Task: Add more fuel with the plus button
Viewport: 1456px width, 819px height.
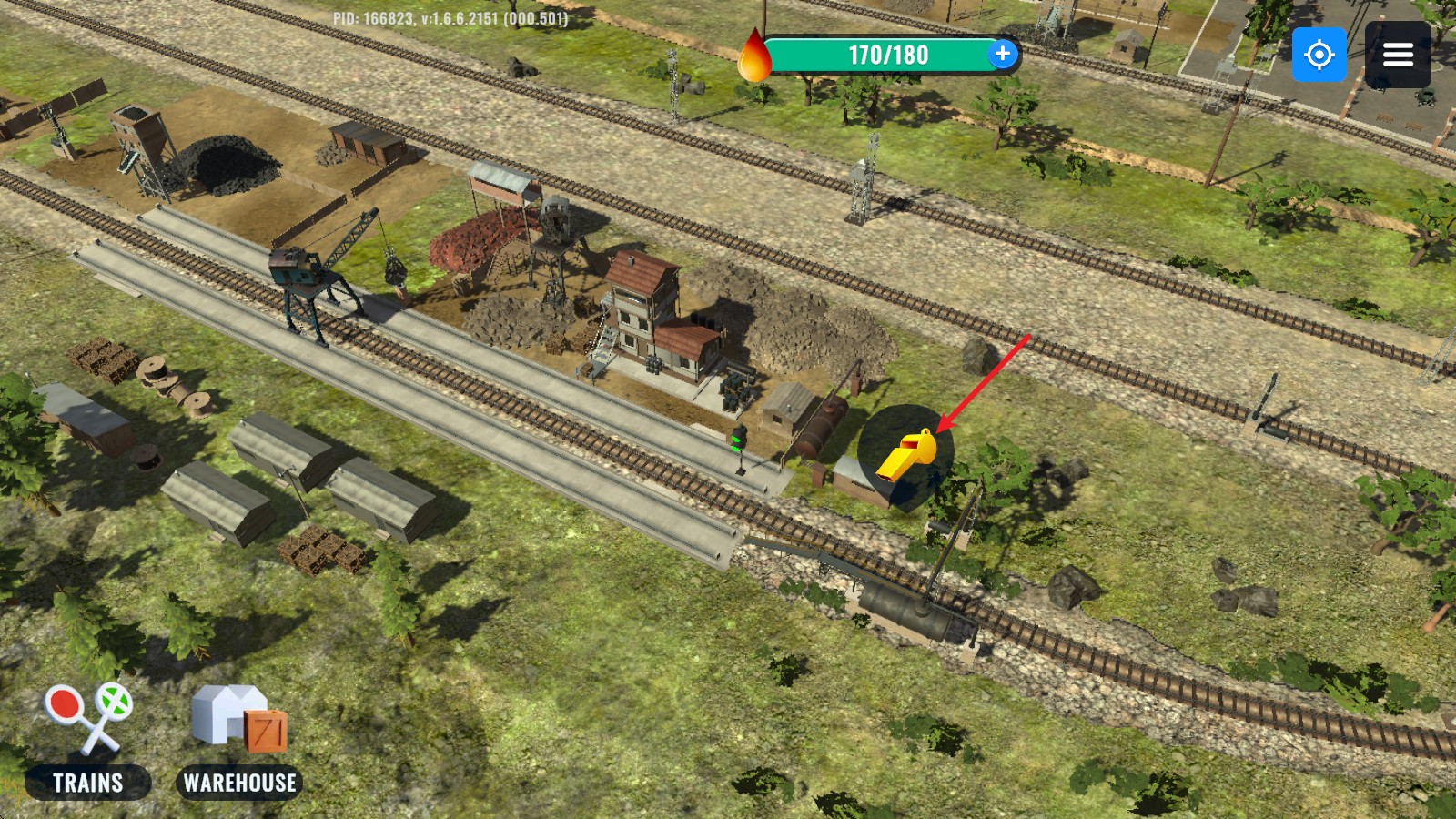Action: [1002, 54]
